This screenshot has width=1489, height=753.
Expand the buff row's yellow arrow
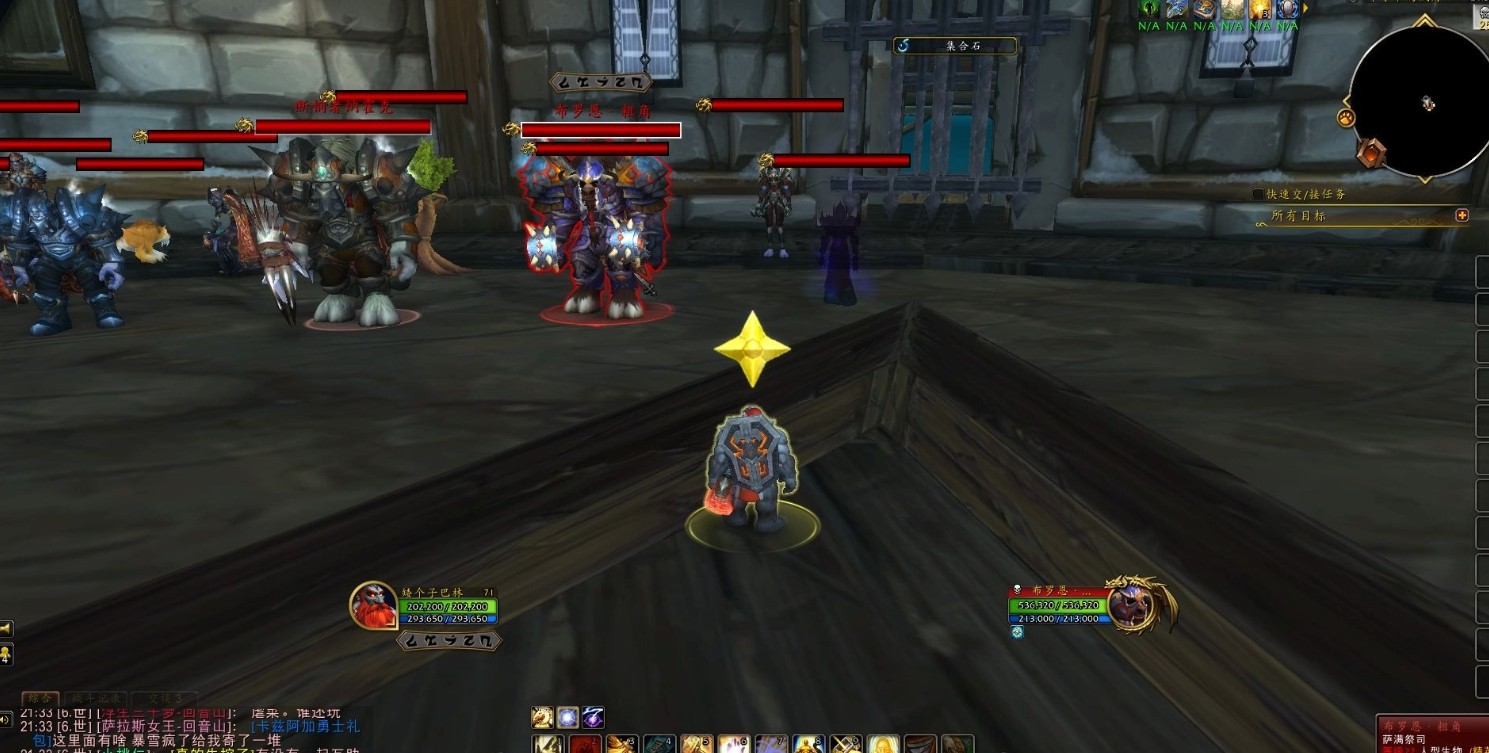click(1305, 8)
